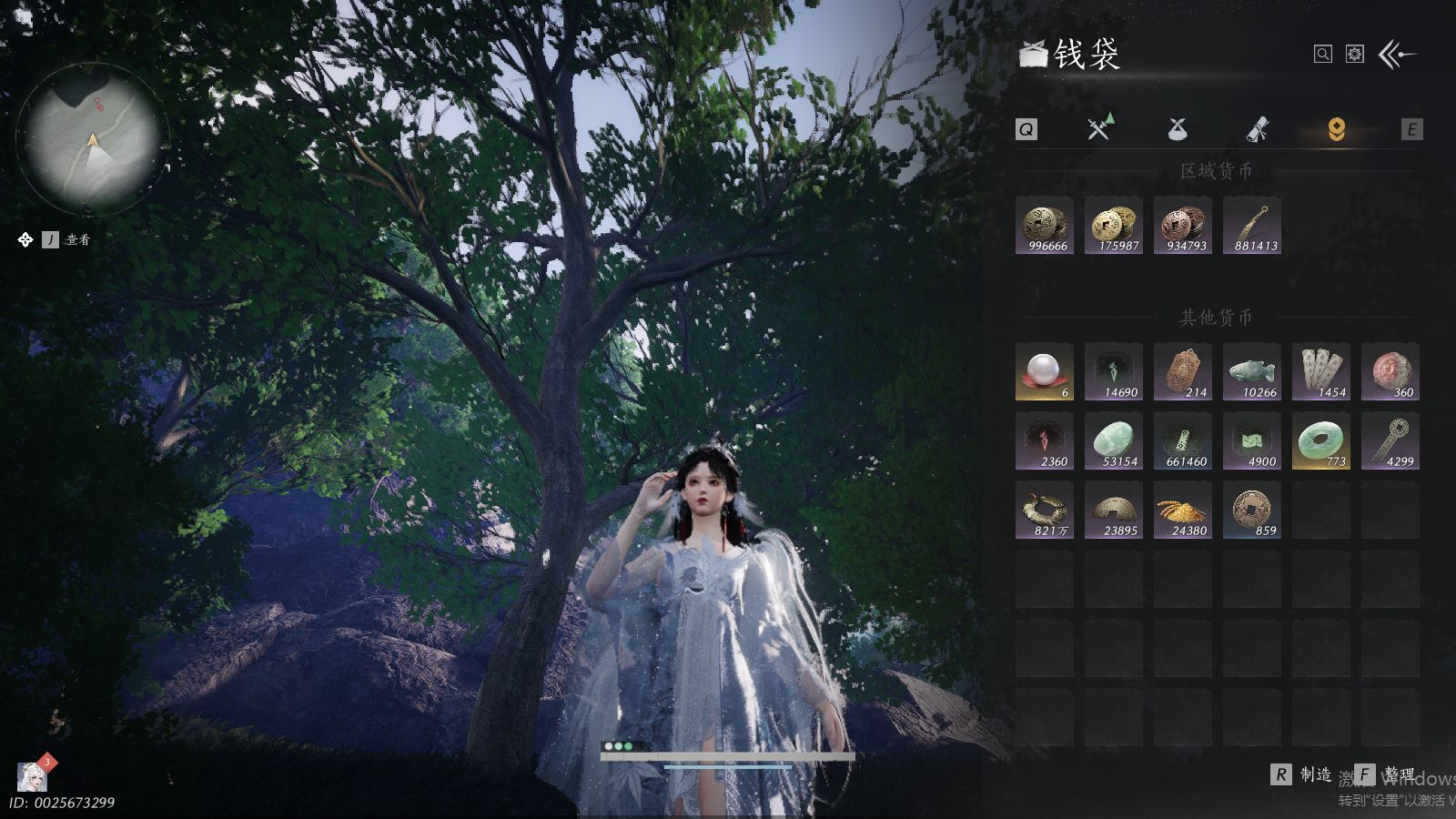Select the jade fish currency showing 10266
The height and width of the screenshot is (819, 1456).
coord(1252,372)
